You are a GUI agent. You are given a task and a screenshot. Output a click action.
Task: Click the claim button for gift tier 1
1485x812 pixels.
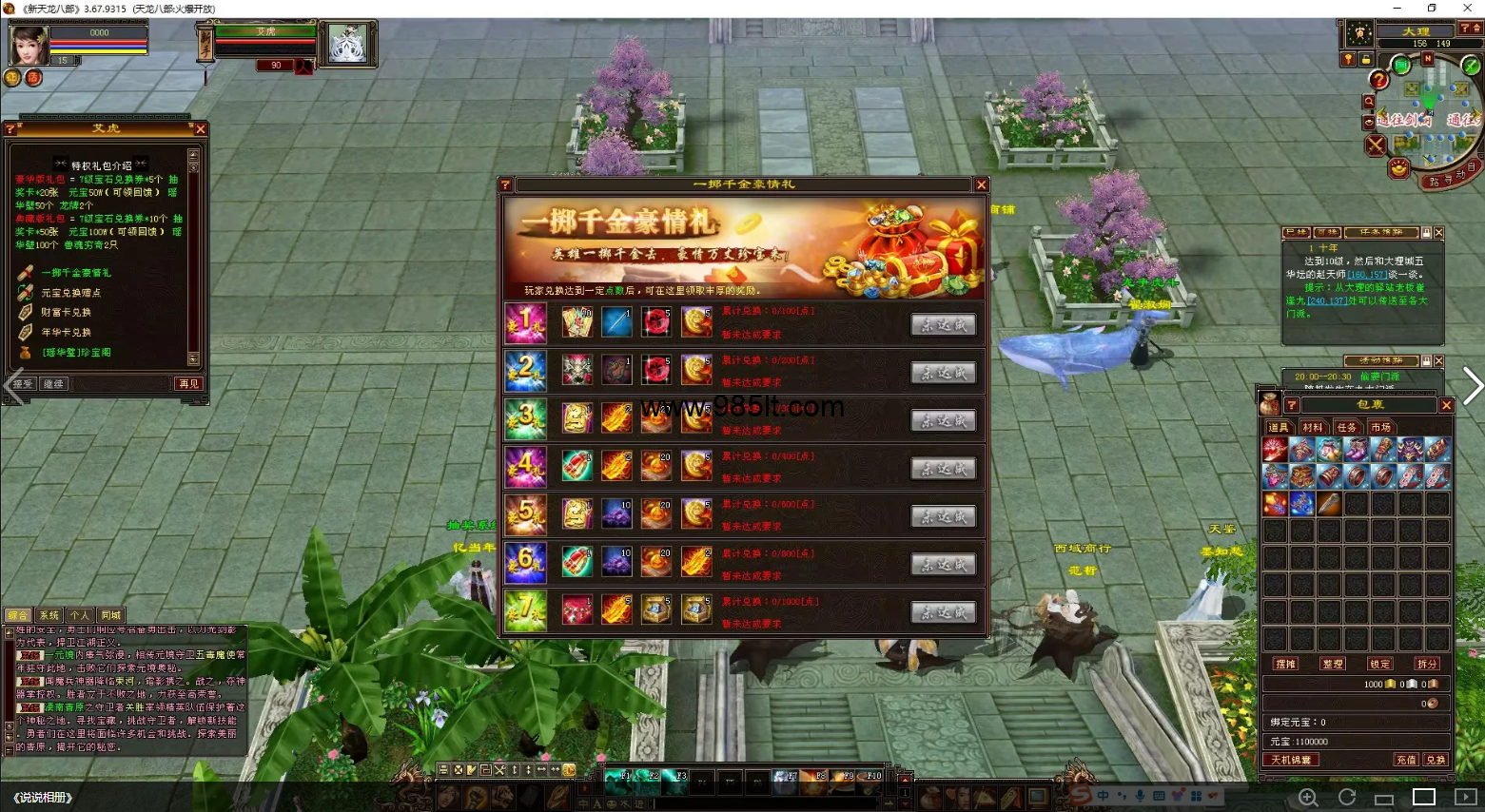[943, 324]
